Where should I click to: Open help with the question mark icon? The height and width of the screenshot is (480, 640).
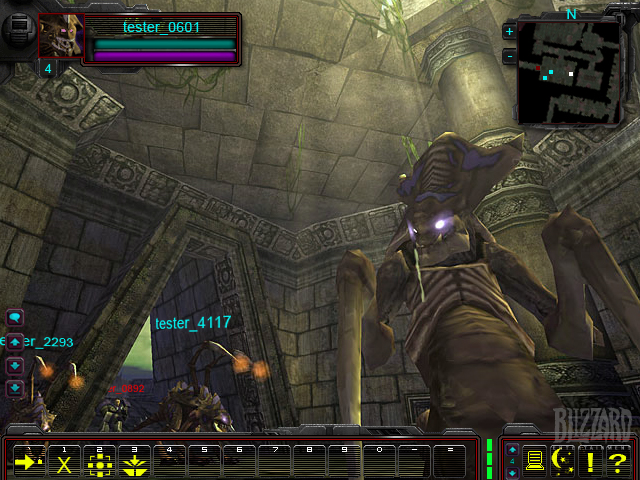tap(618, 460)
